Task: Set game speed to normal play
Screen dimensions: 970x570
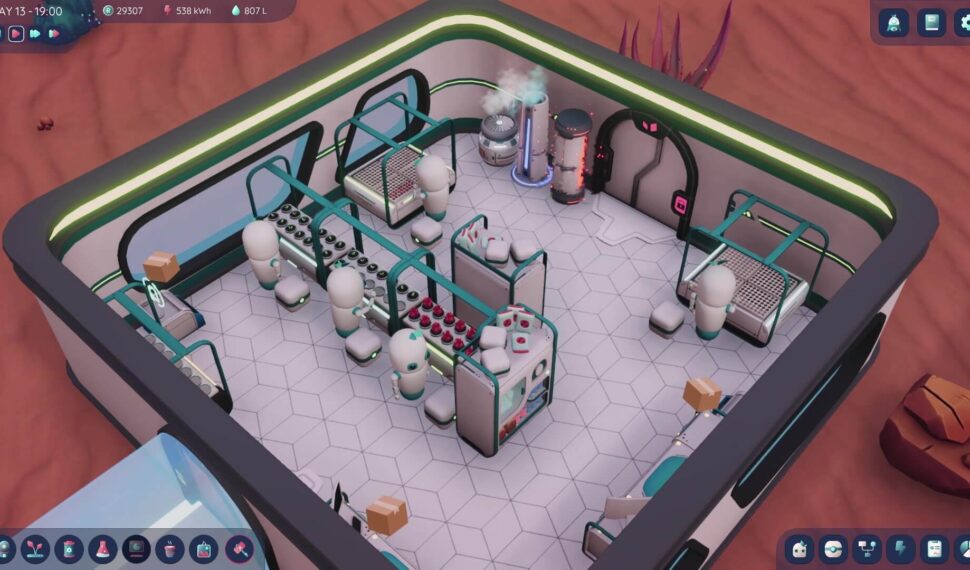Action: [16, 33]
